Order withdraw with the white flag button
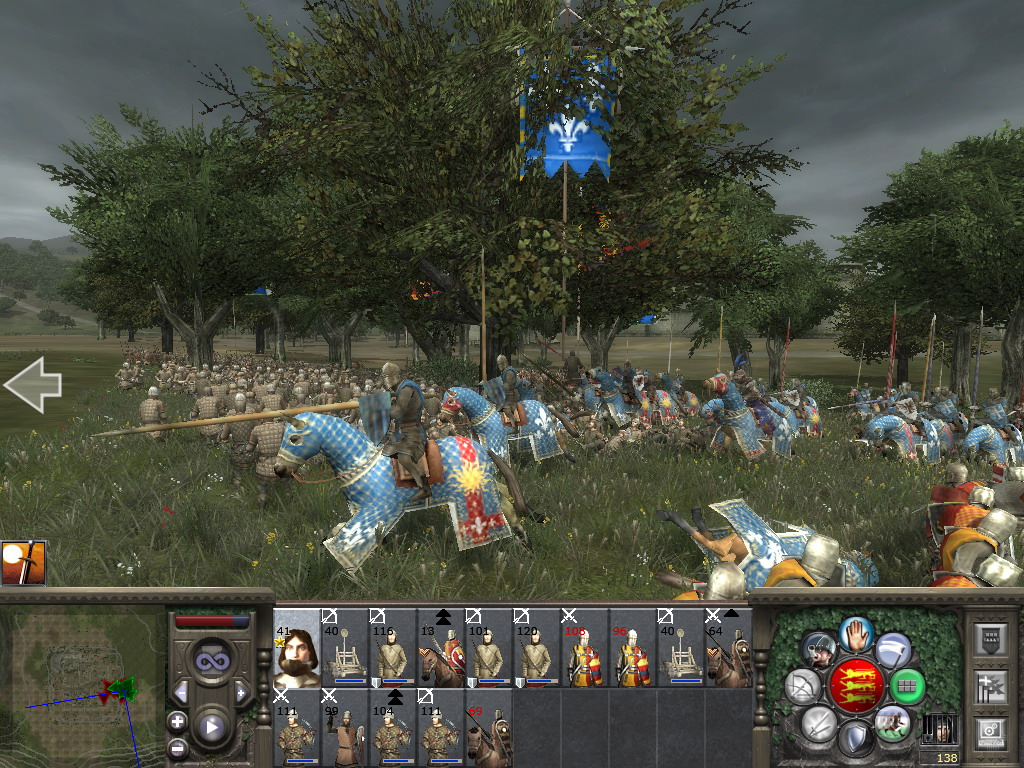1024x768 pixels. [x=893, y=649]
